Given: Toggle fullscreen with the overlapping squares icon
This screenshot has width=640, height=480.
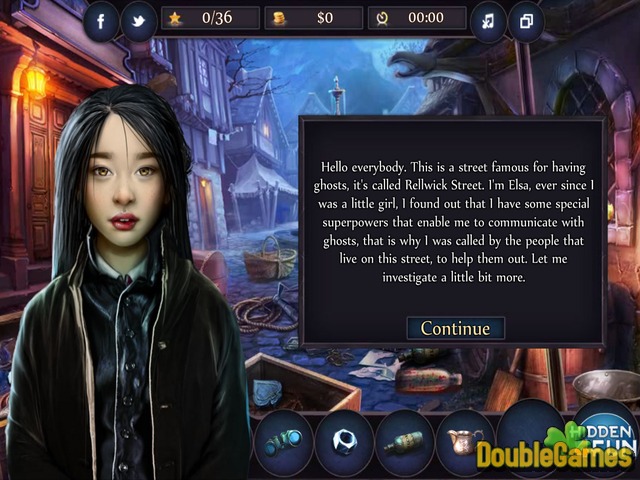Looking at the screenshot, I should pos(527,22).
